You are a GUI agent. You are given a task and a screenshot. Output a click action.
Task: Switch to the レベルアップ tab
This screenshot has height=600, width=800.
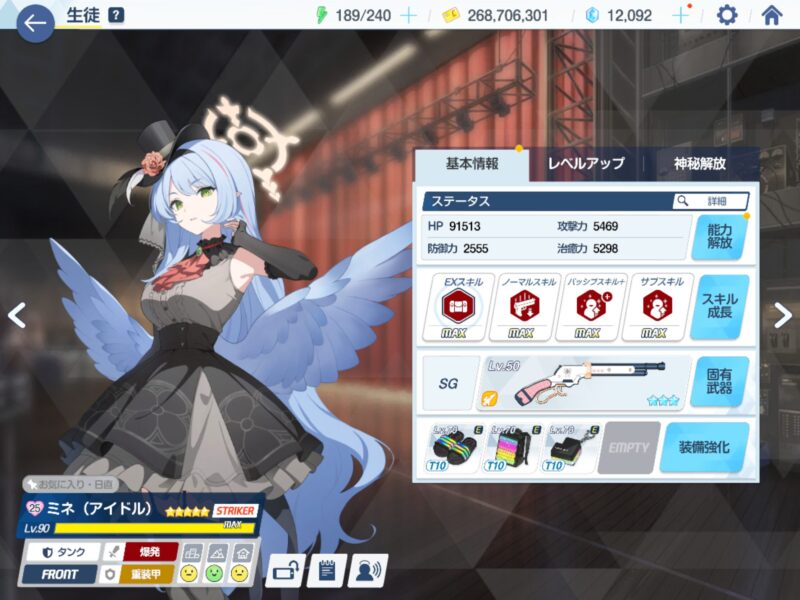pyautogui.click(x=586, y=163)
